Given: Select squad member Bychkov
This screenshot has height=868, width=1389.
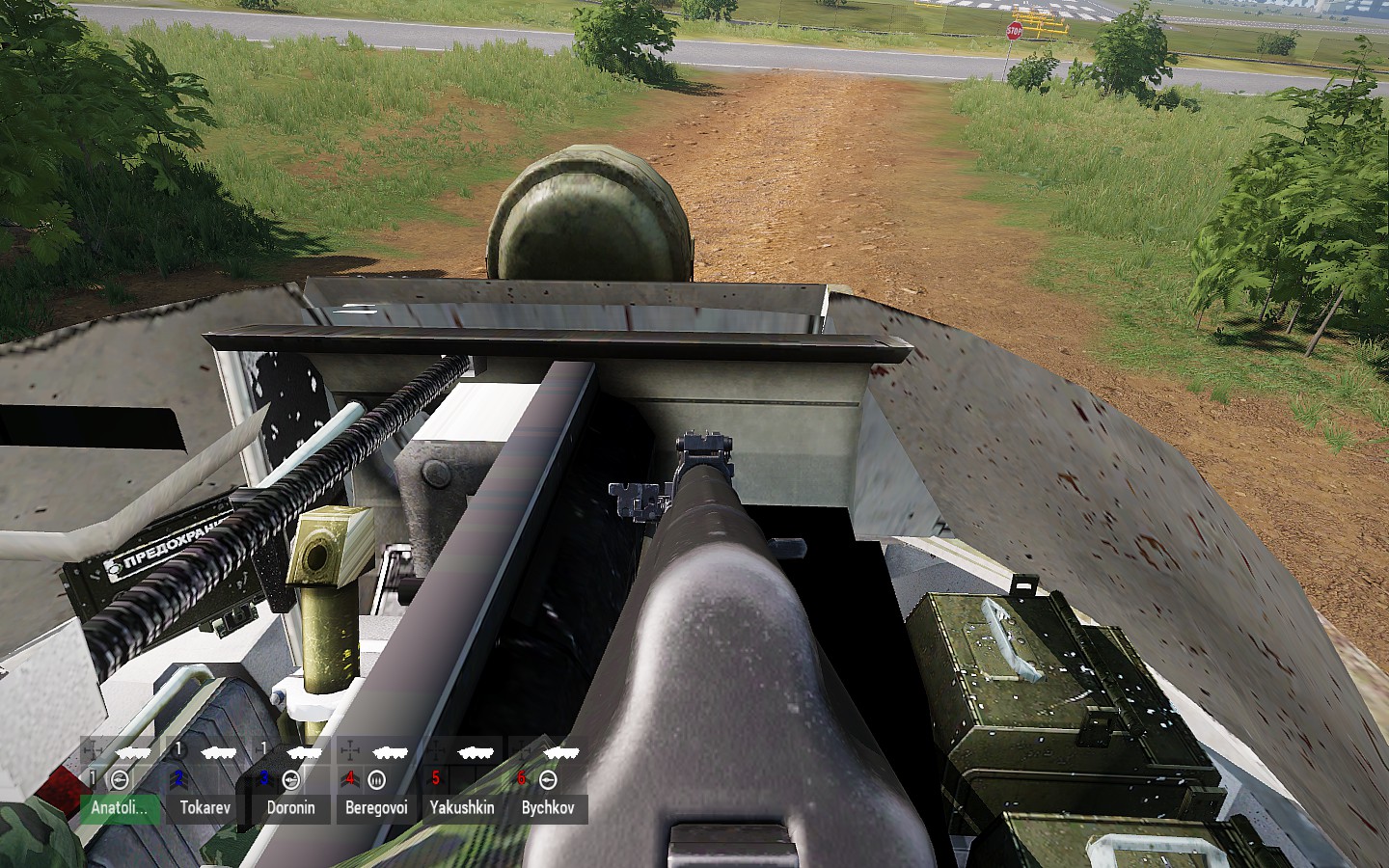Looking at the screenshot, I should [x=547, y=807].
